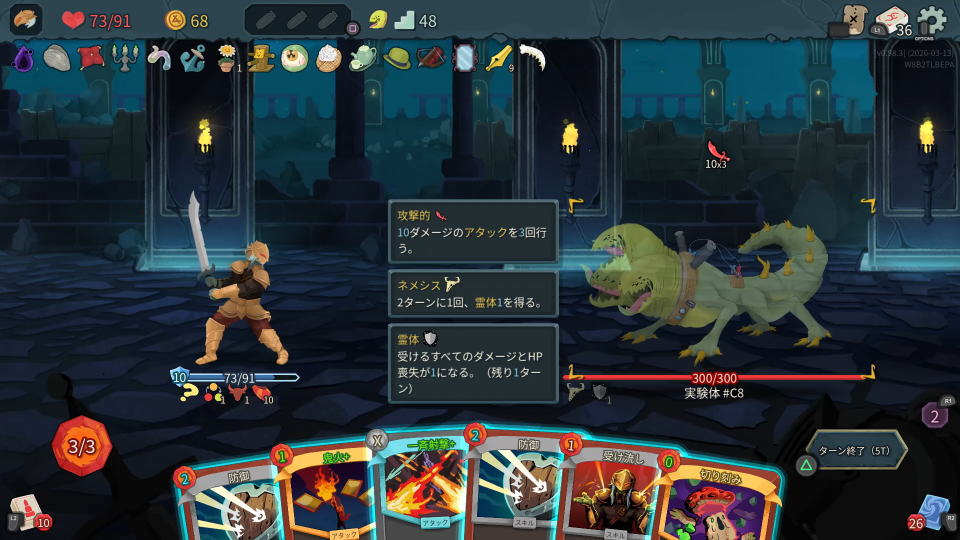Inspect the anchor relic
This screenshot has width=960, height=540.
pyautogui.click(x=193, y=59)
